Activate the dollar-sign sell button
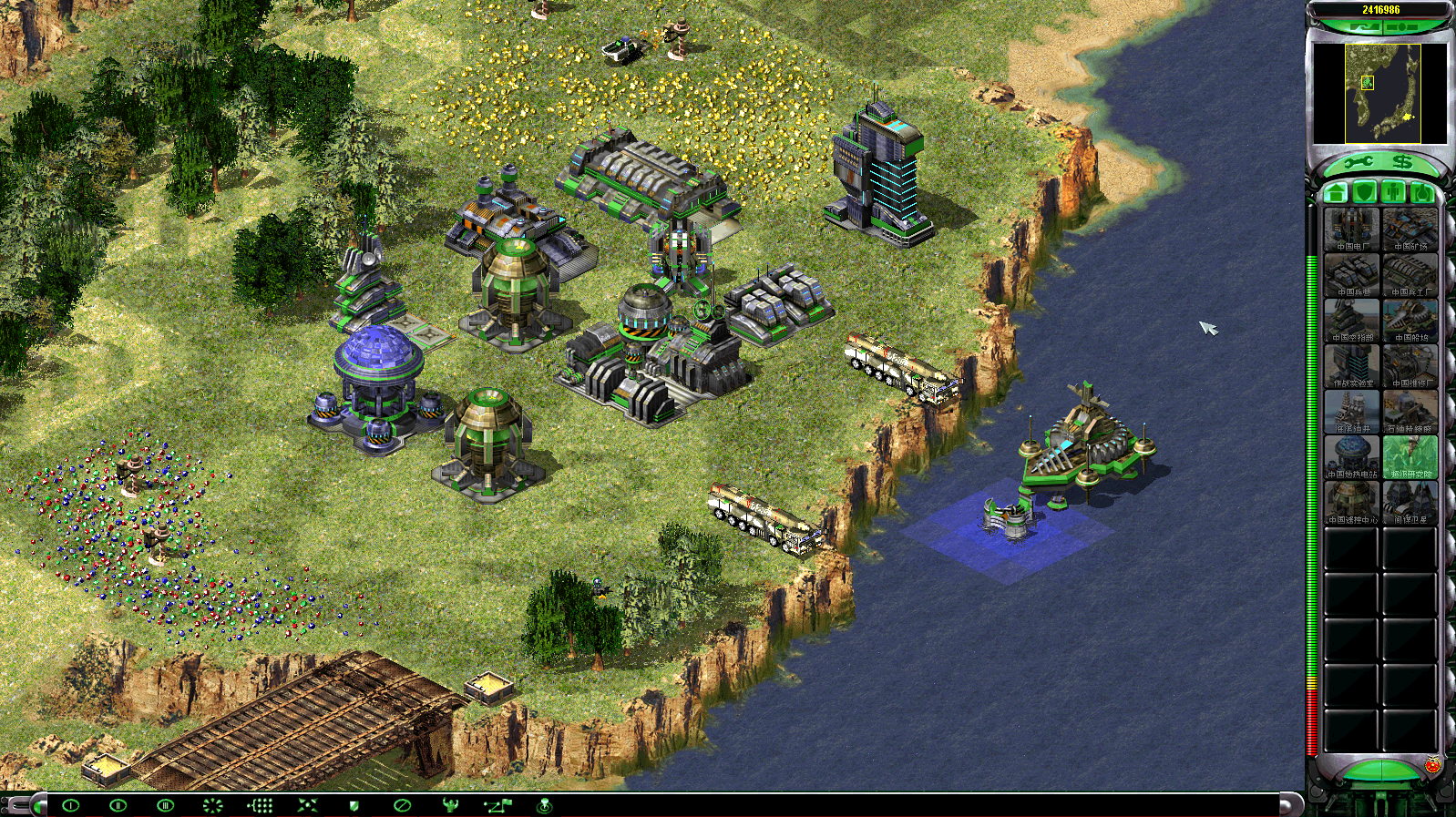Image resolution: width=1456 pixels, height=817 pixels. pos(1402,163)
